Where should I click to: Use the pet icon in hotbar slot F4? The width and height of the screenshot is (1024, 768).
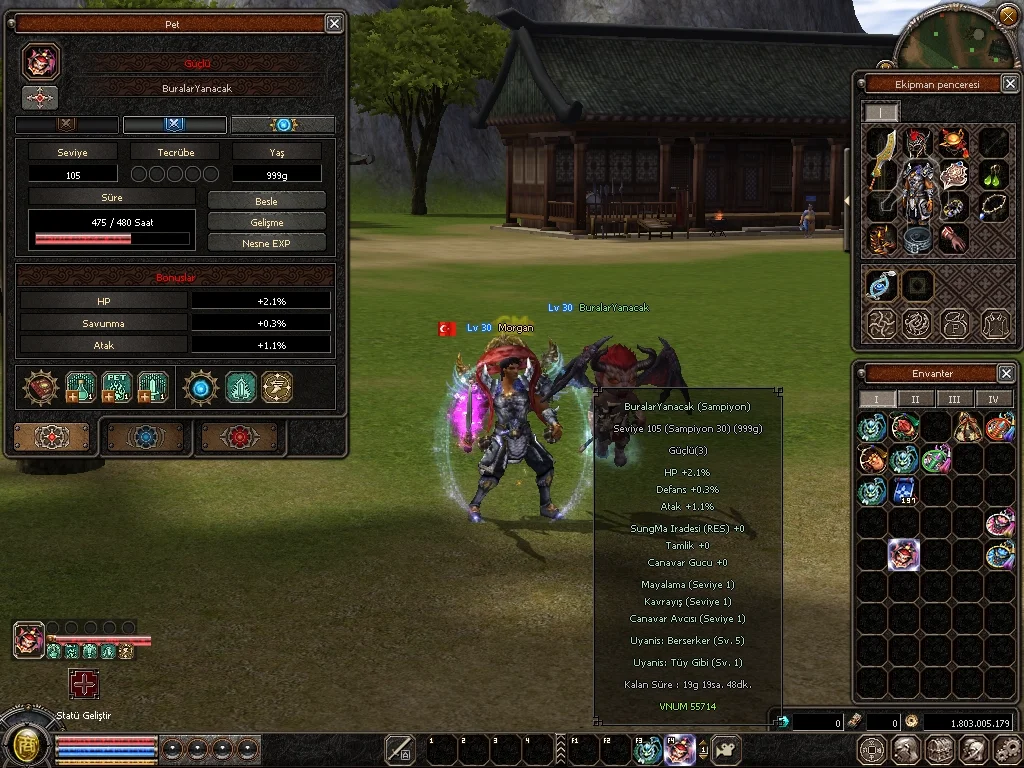click(x=680, y=749)
